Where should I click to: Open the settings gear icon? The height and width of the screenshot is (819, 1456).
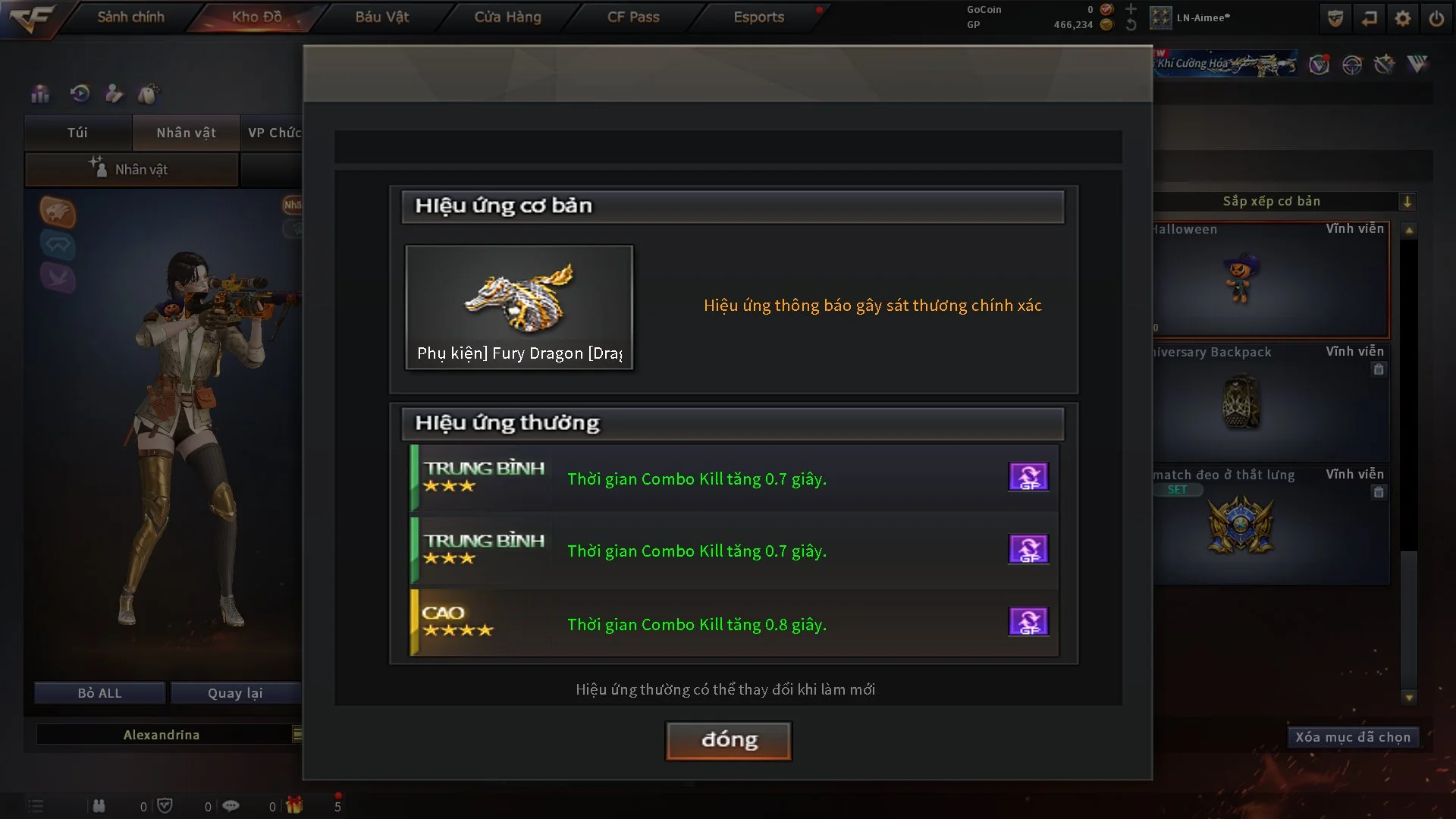click(x=1403, y=18)
